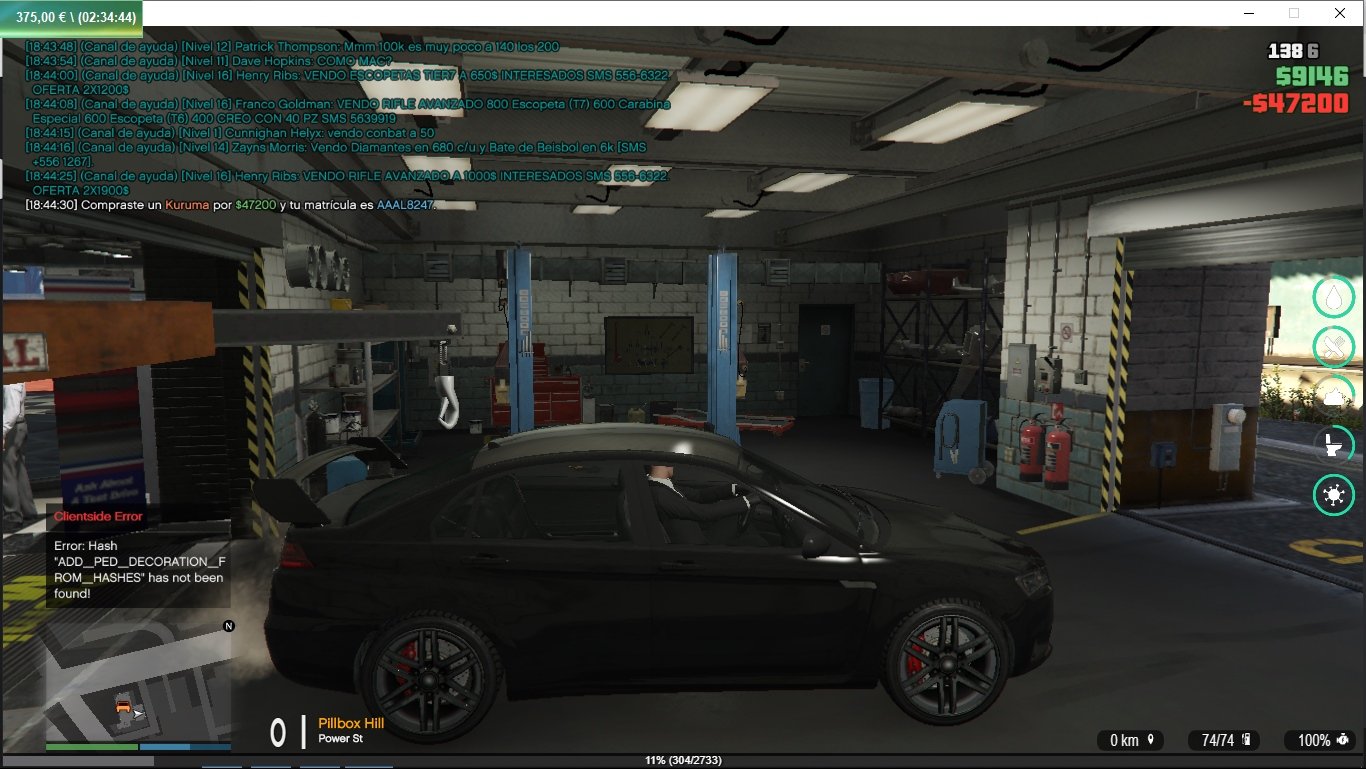Select the hunger fork and knife icon
The width and height of the screenshot is (1366, 769).
1333,346
